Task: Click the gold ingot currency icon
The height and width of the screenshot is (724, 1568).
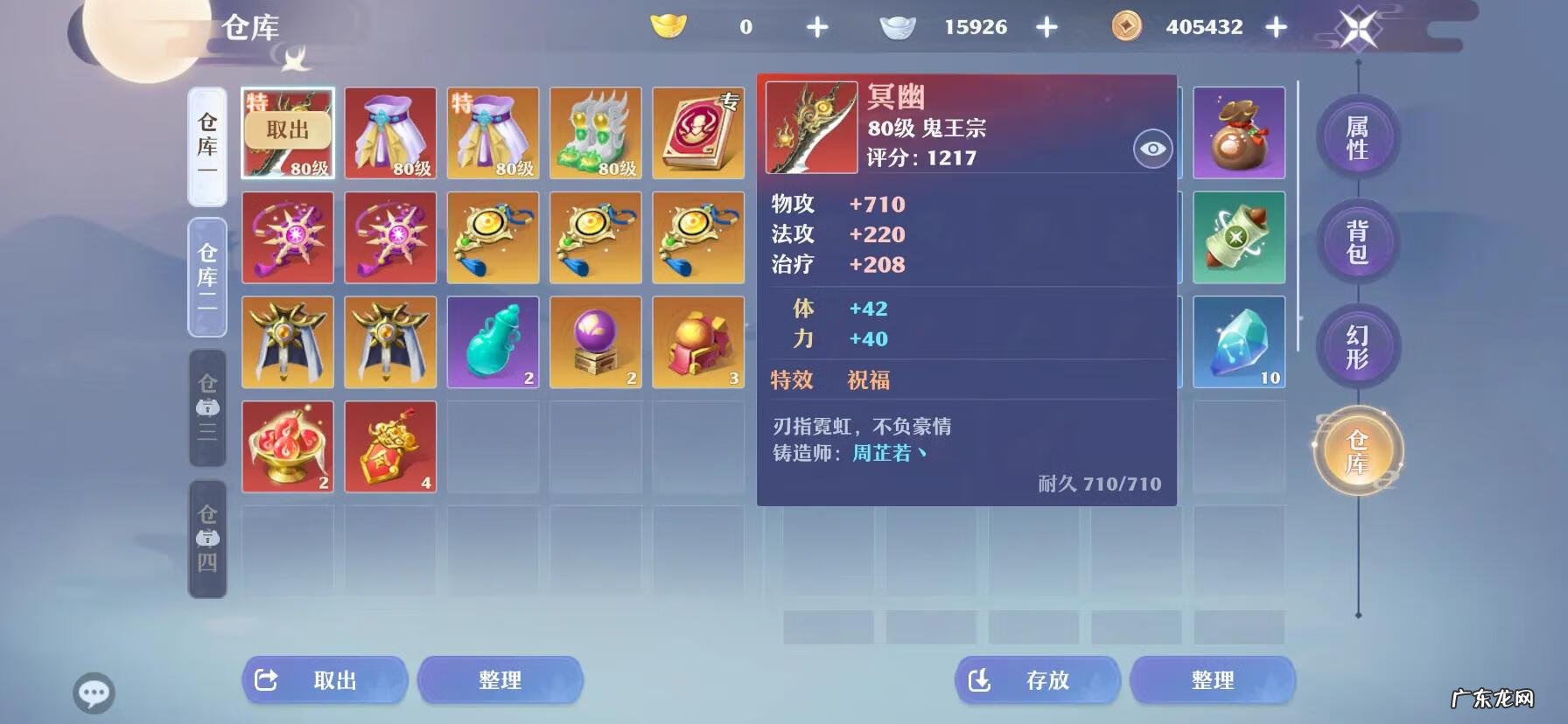Action: pyautogui.click(x=670, y=26)
